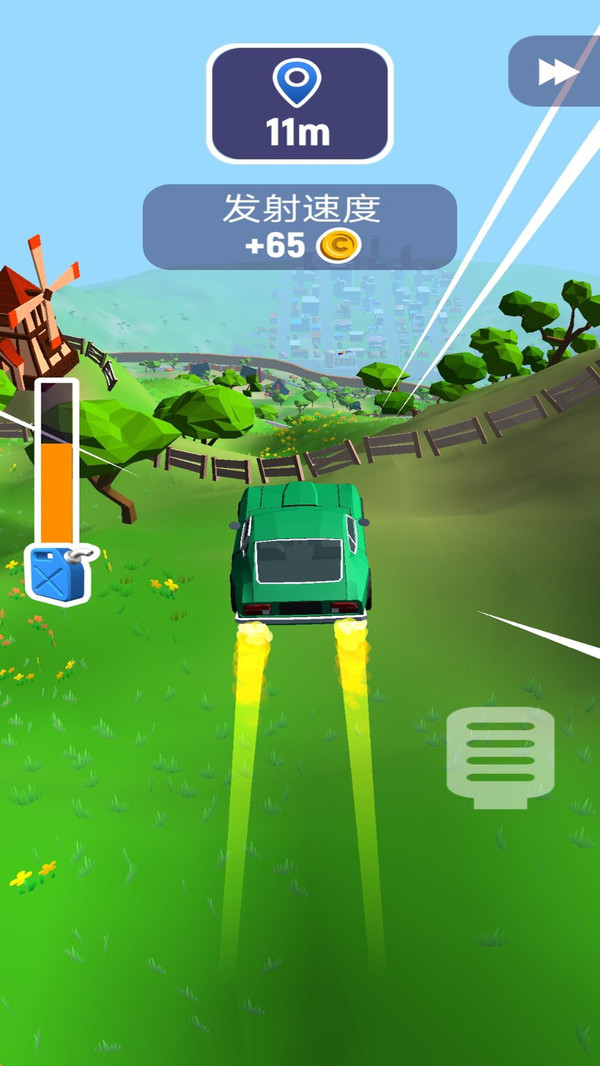Hit the gas pedal control

pos(500,756)
